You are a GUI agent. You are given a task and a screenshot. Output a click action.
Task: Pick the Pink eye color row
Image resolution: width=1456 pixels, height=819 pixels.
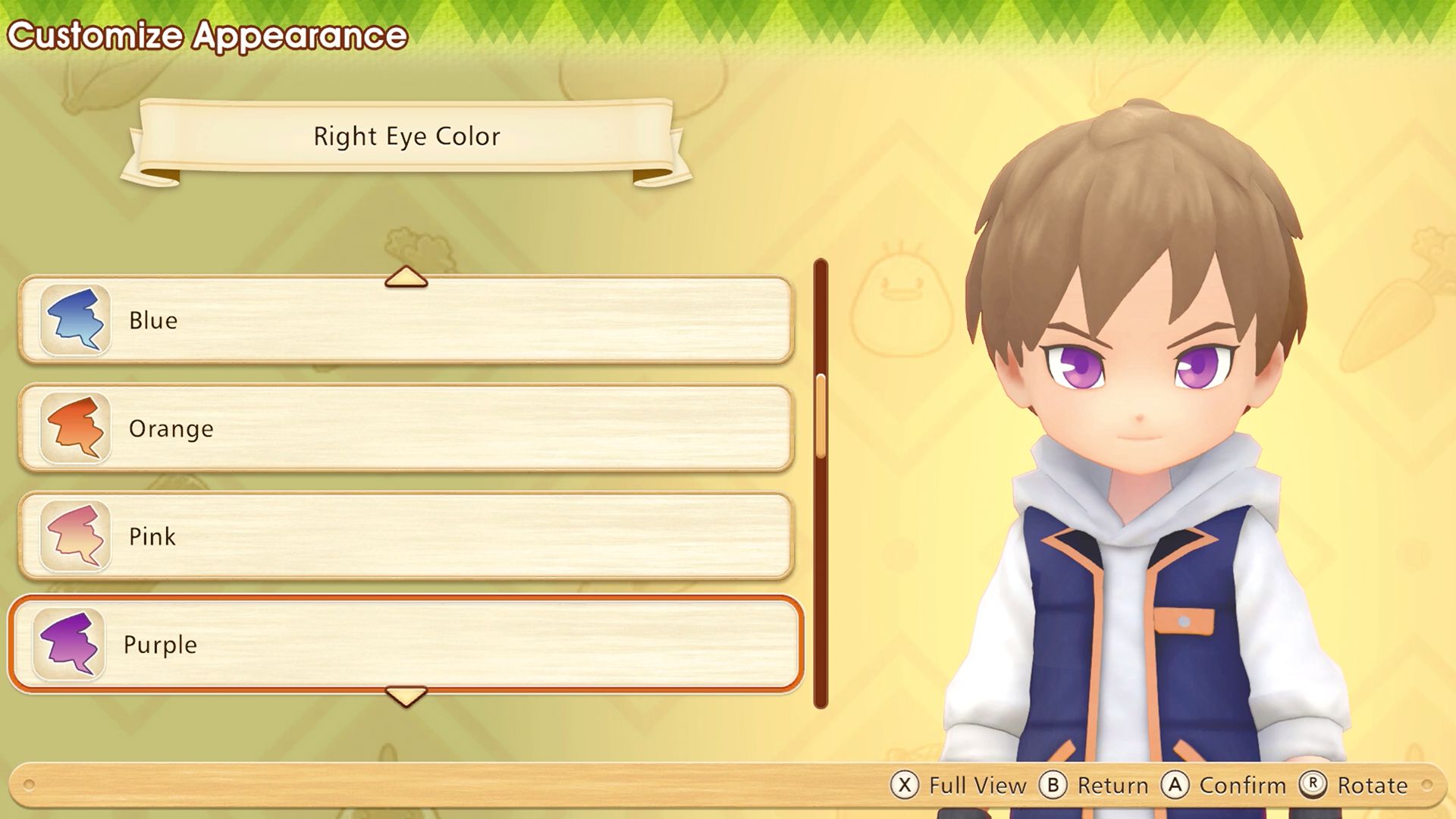(x=406, y=536)
